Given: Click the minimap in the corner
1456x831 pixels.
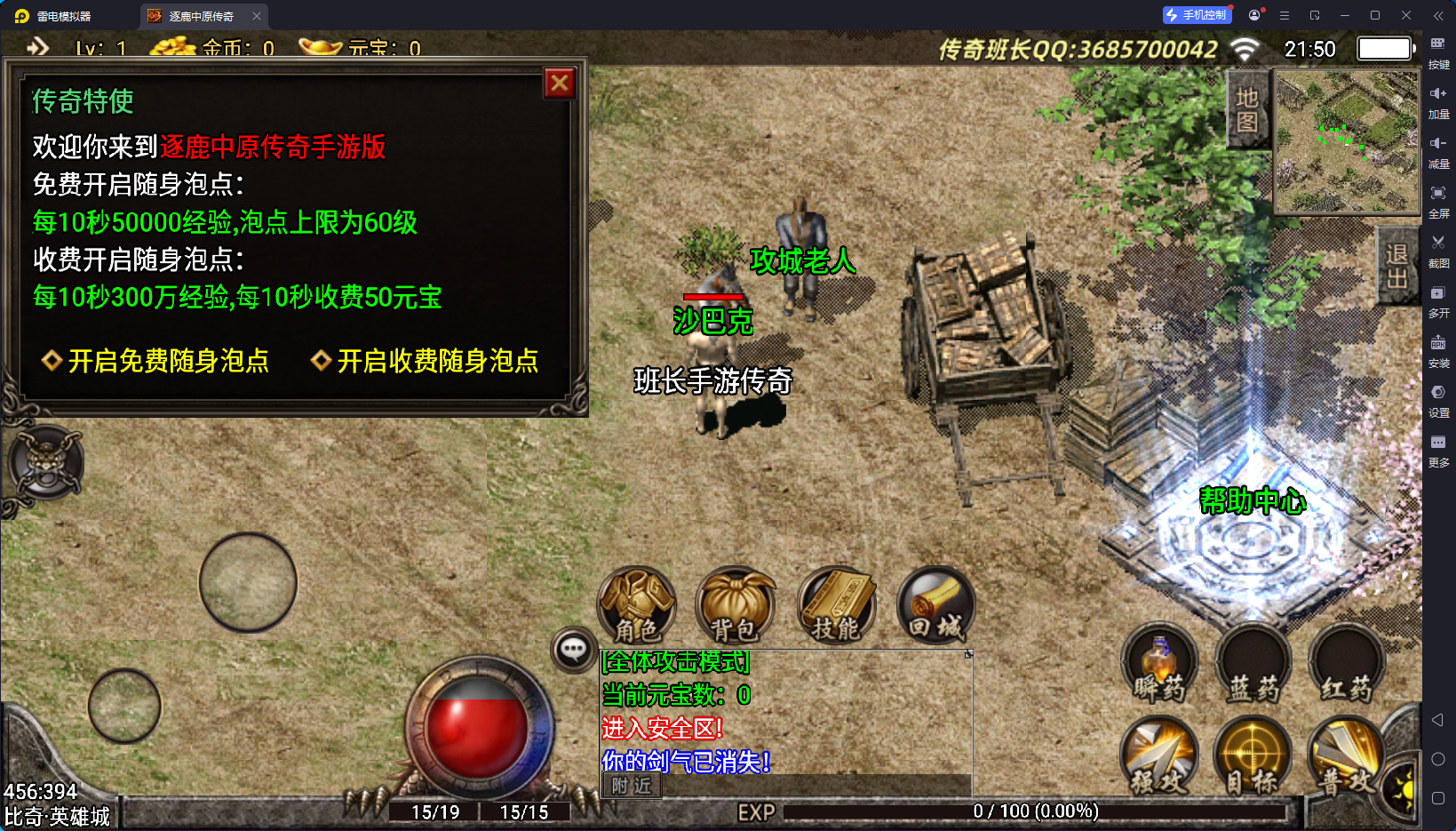Looking at the screenshot, I should click(1347, 142).
